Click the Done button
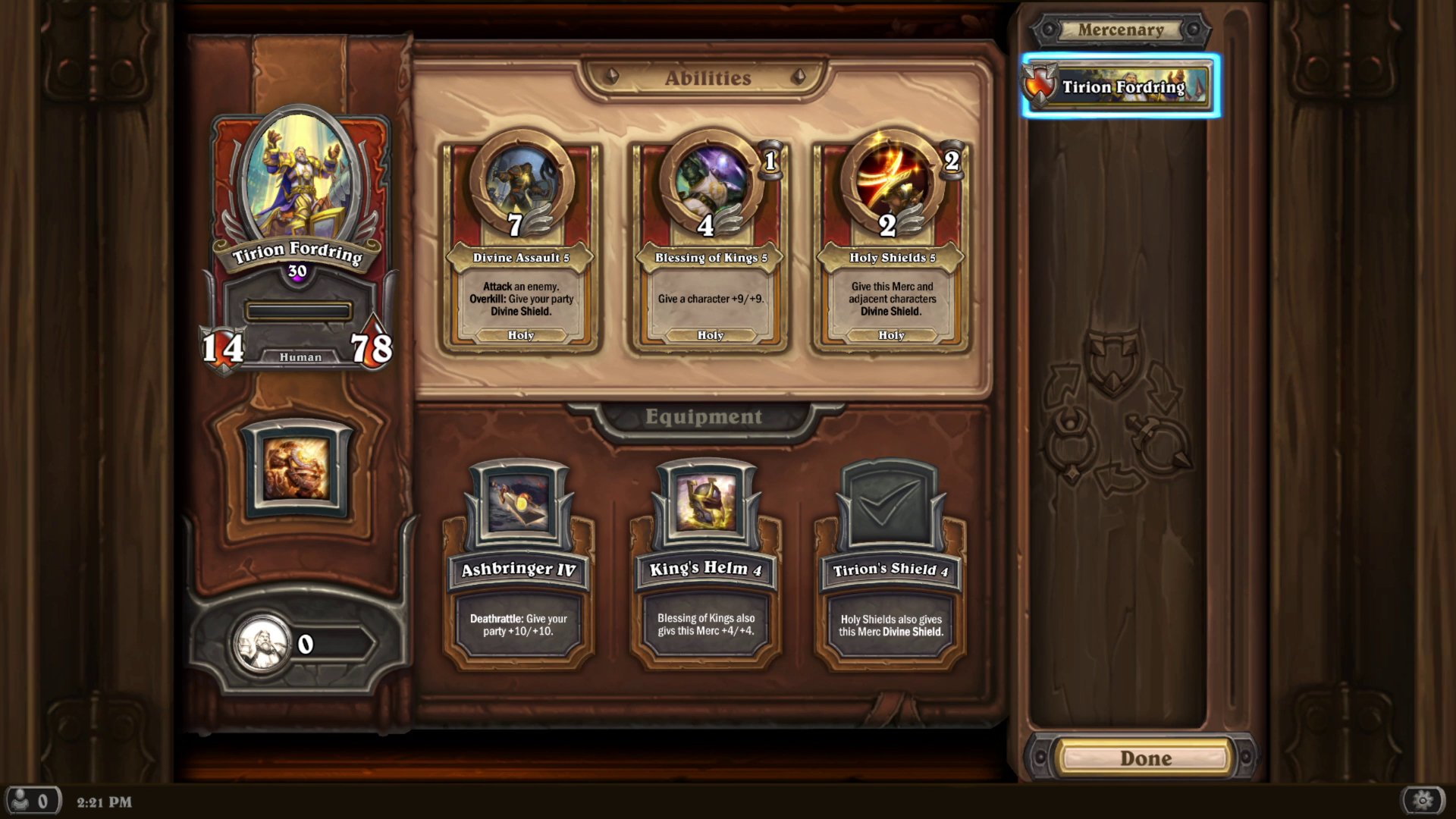The image size is (1456, 819). tap(1147, 758)
